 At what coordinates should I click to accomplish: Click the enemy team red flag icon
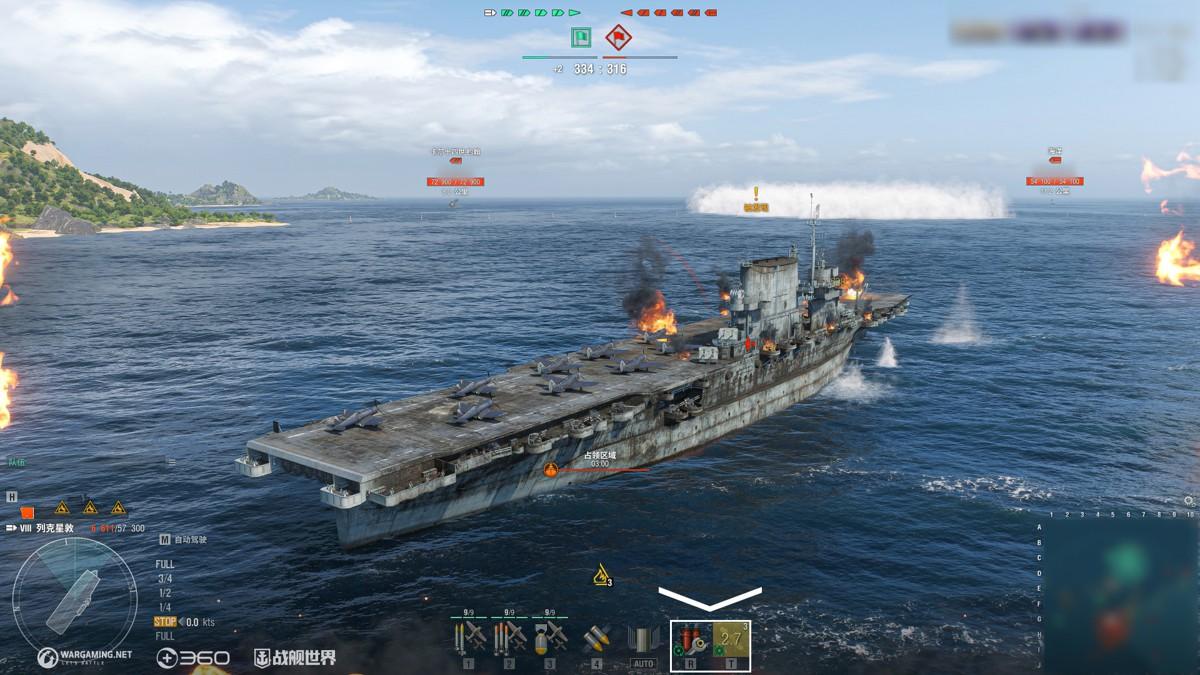point(618,38)
